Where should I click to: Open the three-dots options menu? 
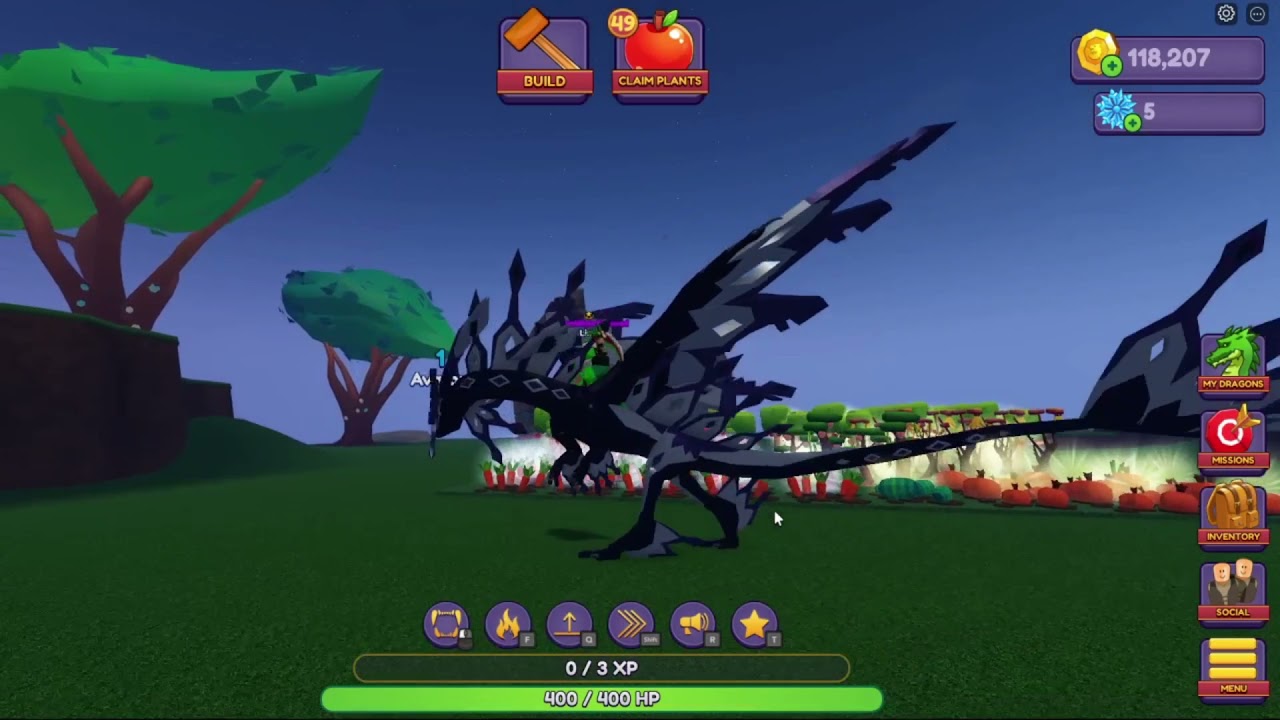pyautogui.click(x=1257, y=14)
